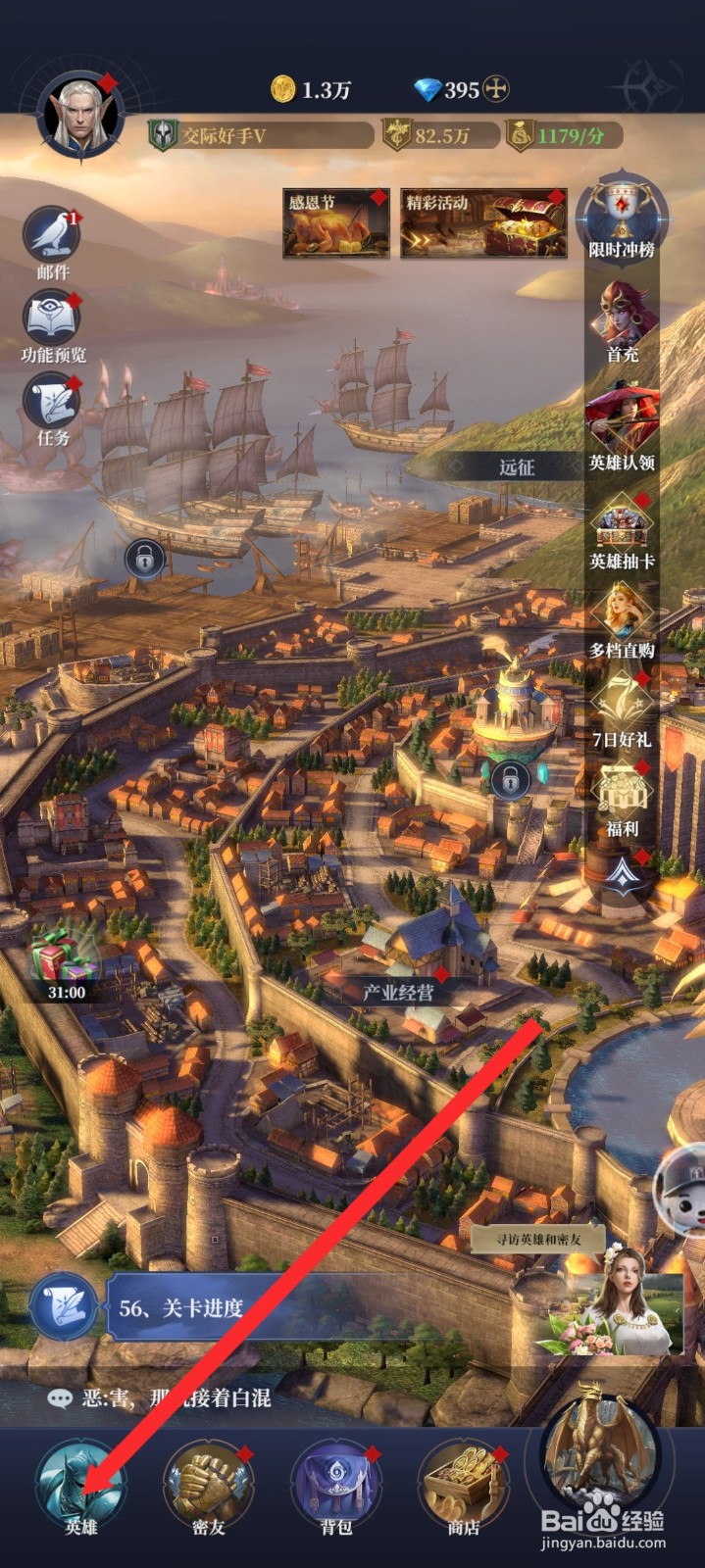This screenshot has height=1568, width=705.
Task: Select the 产业经营 building label
Action: click(x=398, y=992)
